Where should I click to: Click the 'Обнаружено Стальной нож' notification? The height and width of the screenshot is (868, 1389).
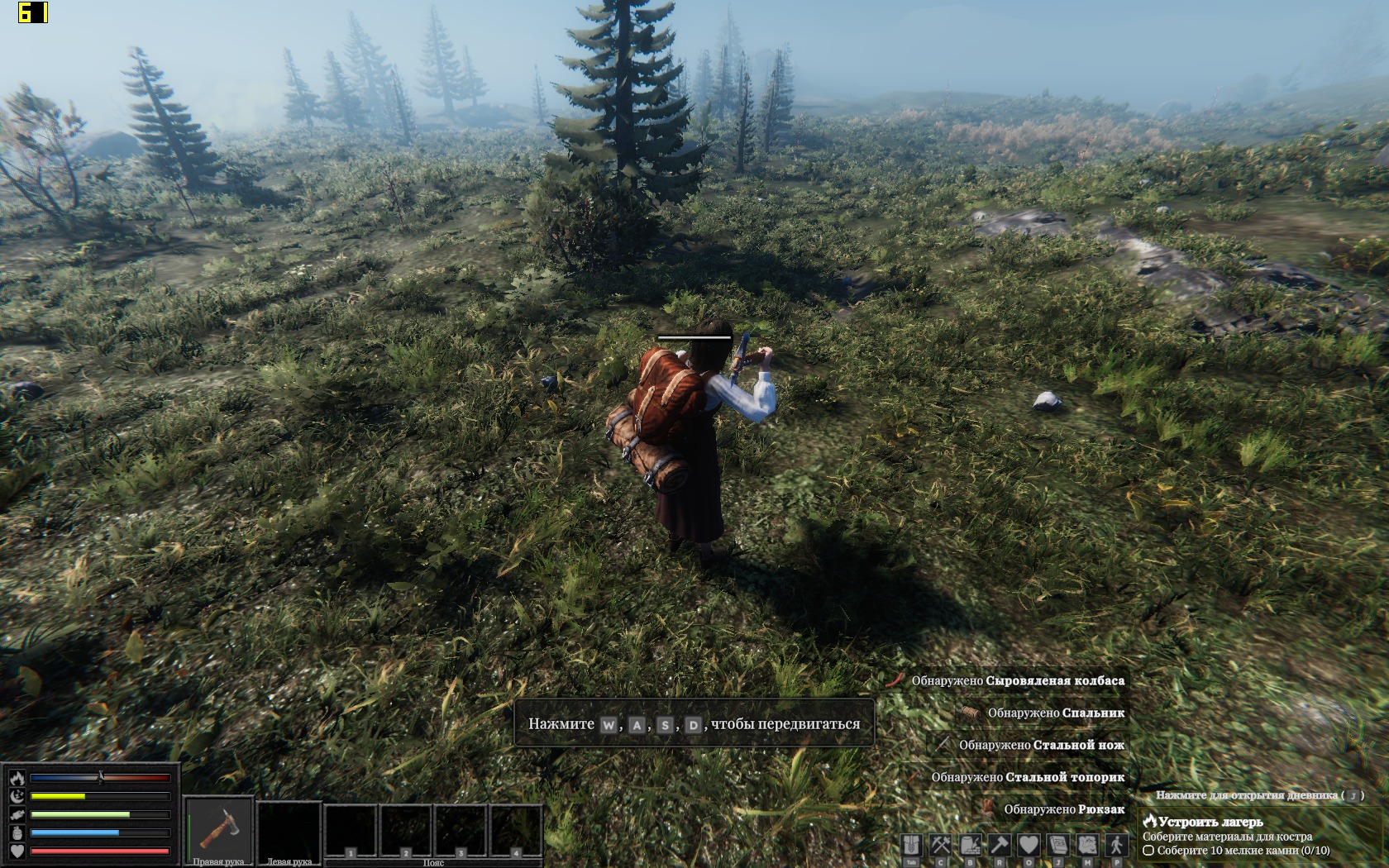pyautogui.click(x=1041, y=745)
